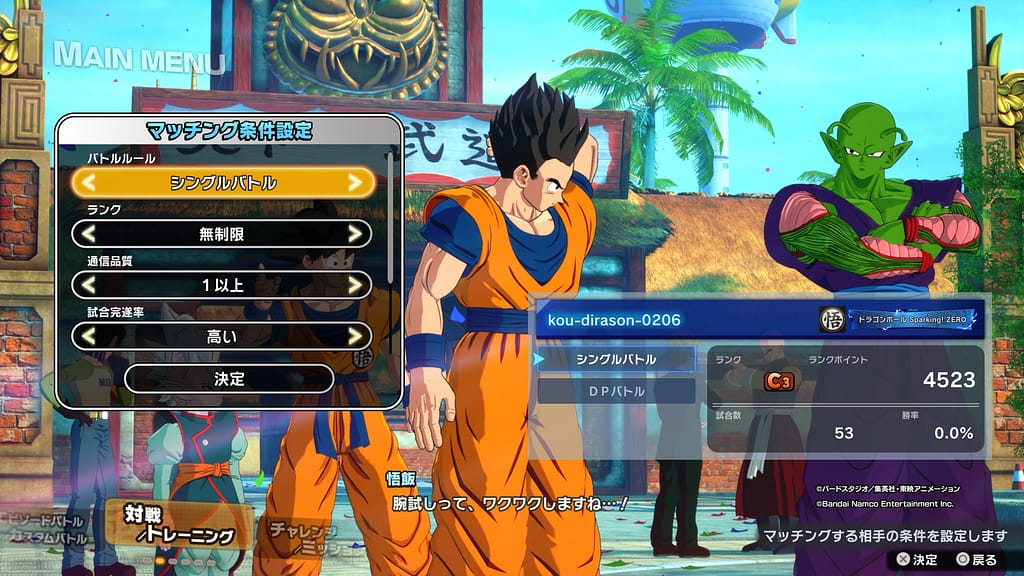Viewport: 1024px width, 576px height.
Task: Select previous battle rule before シングルバトル
Action: [89, 183]
